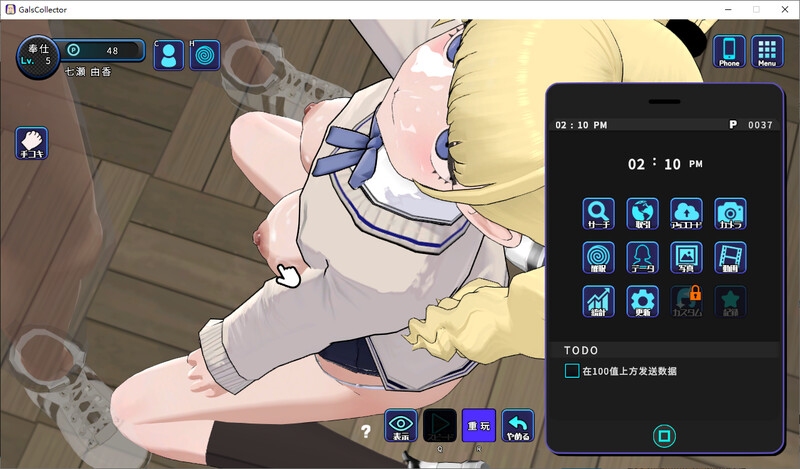800x469 pixels.
Task: Open the film strip video app
Action: pos(730,258)
